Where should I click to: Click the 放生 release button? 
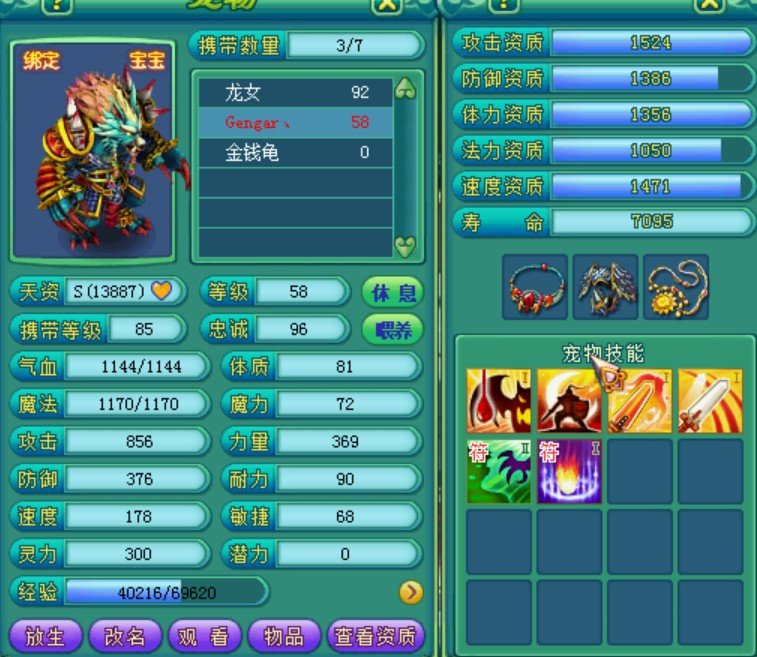[44, 637]
